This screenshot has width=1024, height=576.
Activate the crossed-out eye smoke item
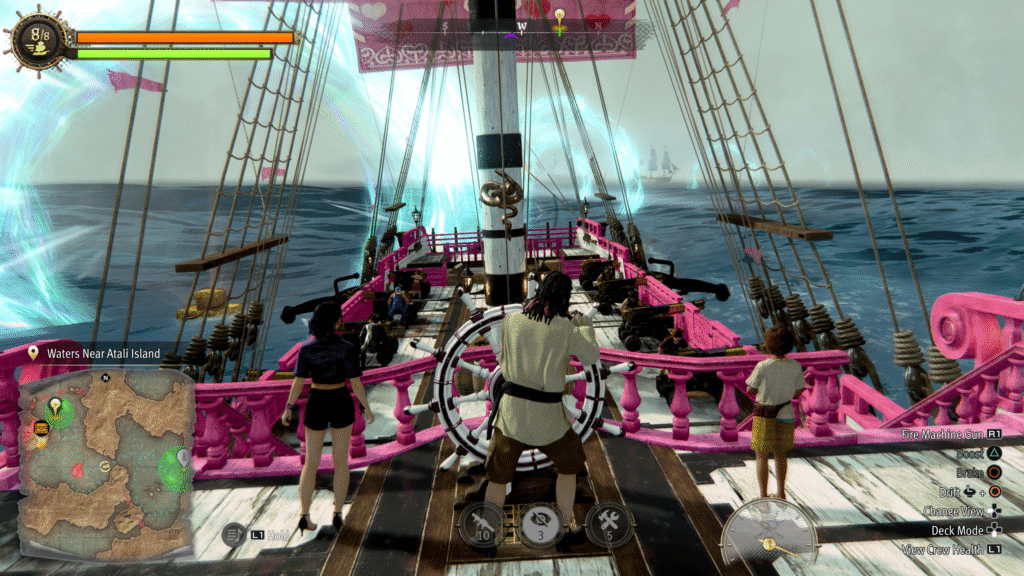click(539, 523)
